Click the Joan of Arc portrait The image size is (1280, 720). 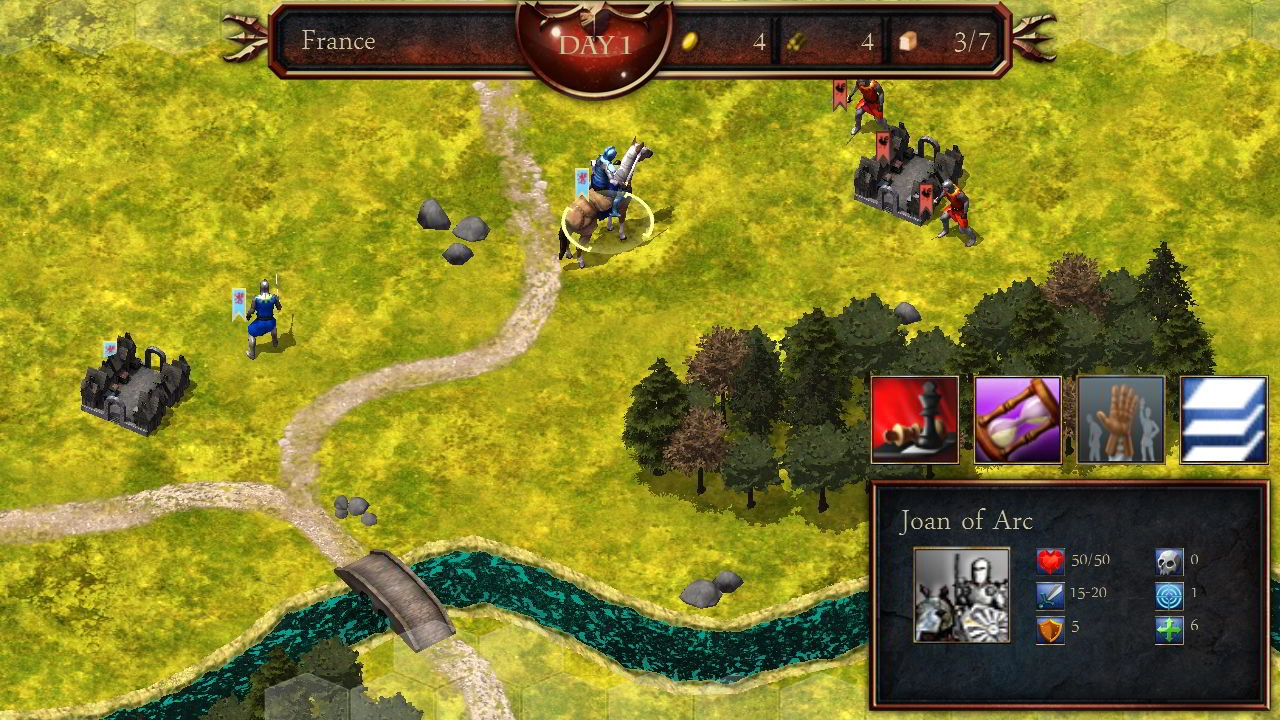click(961, 594)
